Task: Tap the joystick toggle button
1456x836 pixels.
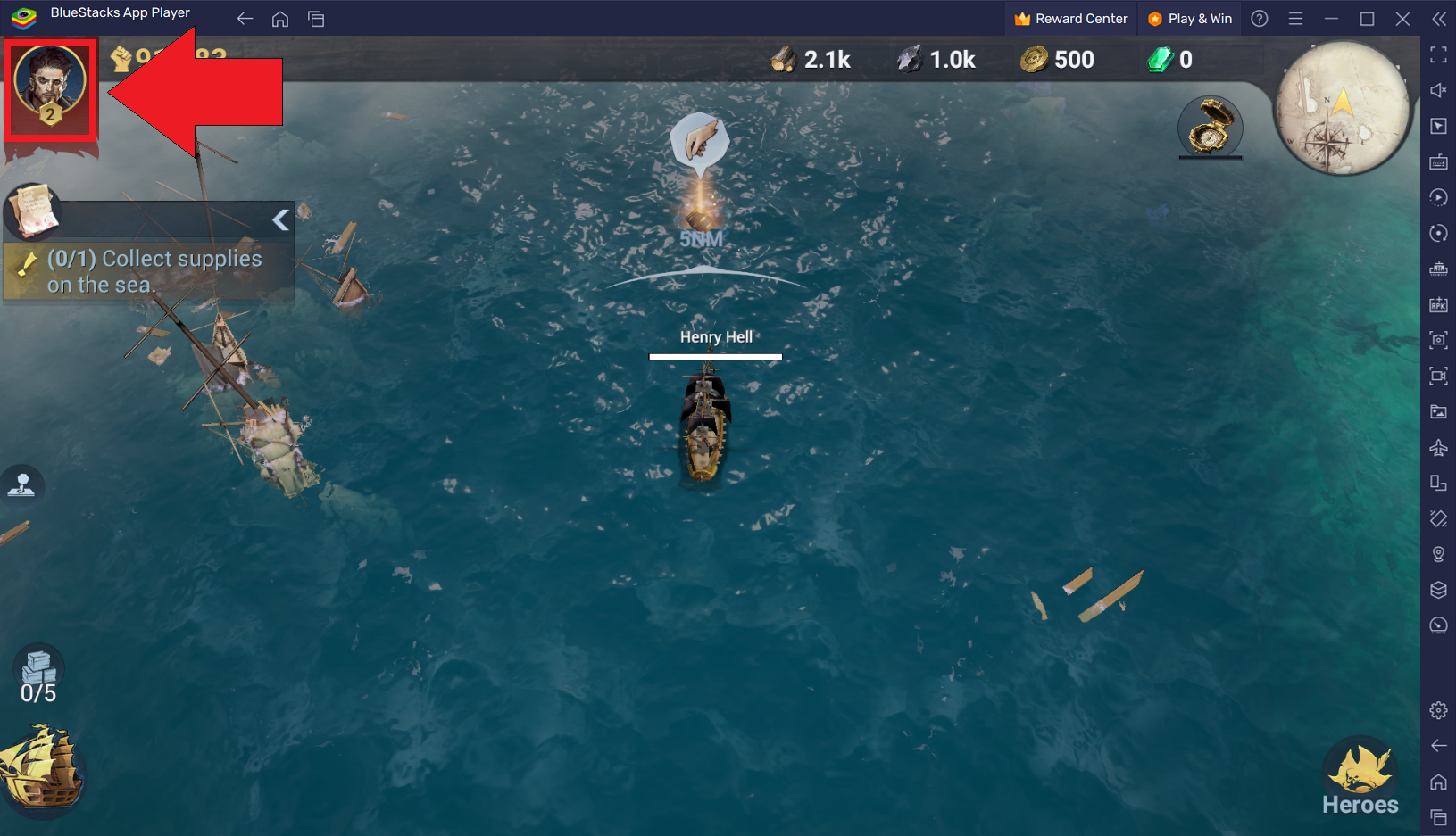Action: pos(22,485)
